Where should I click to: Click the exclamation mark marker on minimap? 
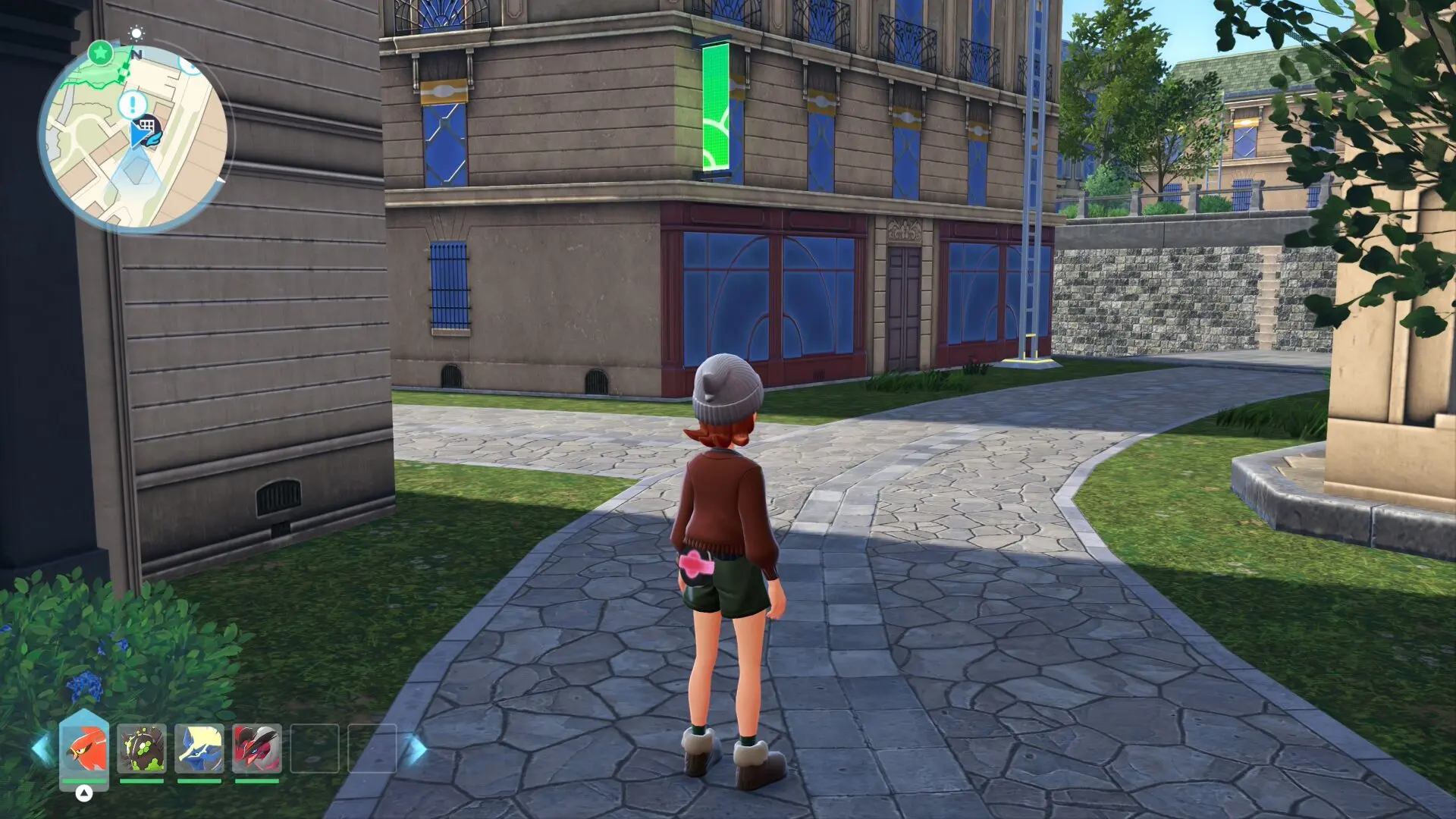133,104
